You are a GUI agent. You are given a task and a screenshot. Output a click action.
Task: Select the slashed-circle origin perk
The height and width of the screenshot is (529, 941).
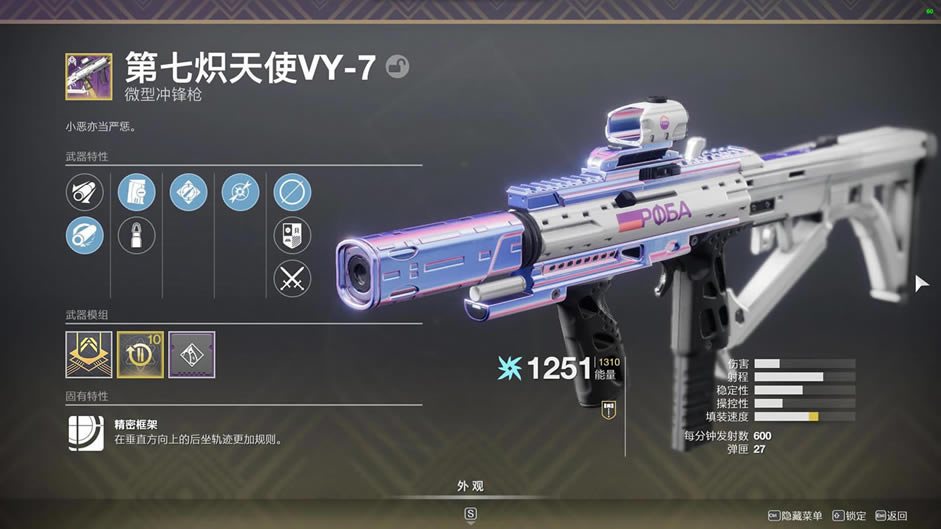[292, 192]
